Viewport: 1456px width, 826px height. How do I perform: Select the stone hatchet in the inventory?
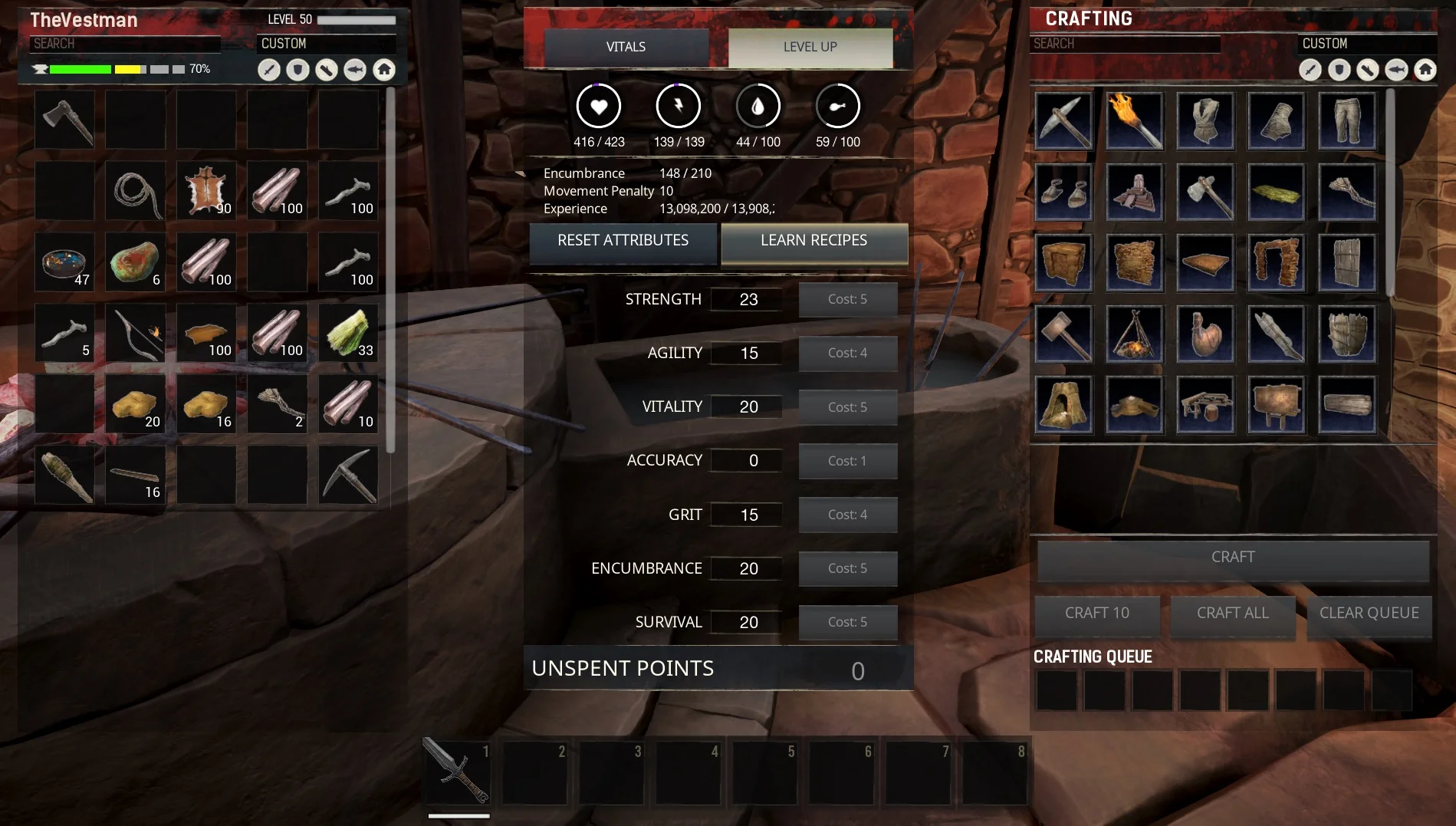coord(64,120)
